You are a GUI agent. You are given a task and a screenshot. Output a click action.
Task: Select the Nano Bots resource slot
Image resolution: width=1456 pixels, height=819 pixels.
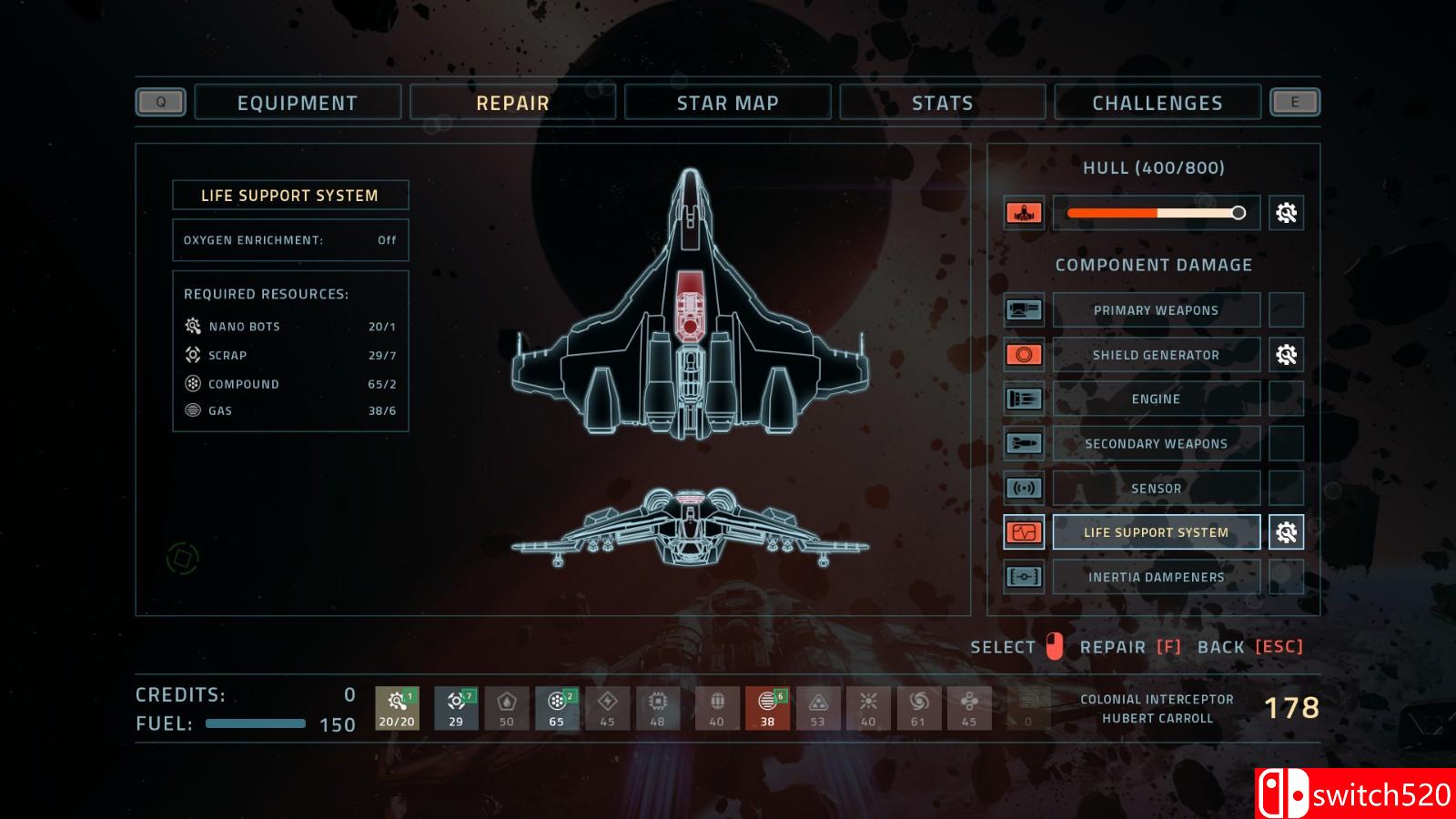point(397,708)
